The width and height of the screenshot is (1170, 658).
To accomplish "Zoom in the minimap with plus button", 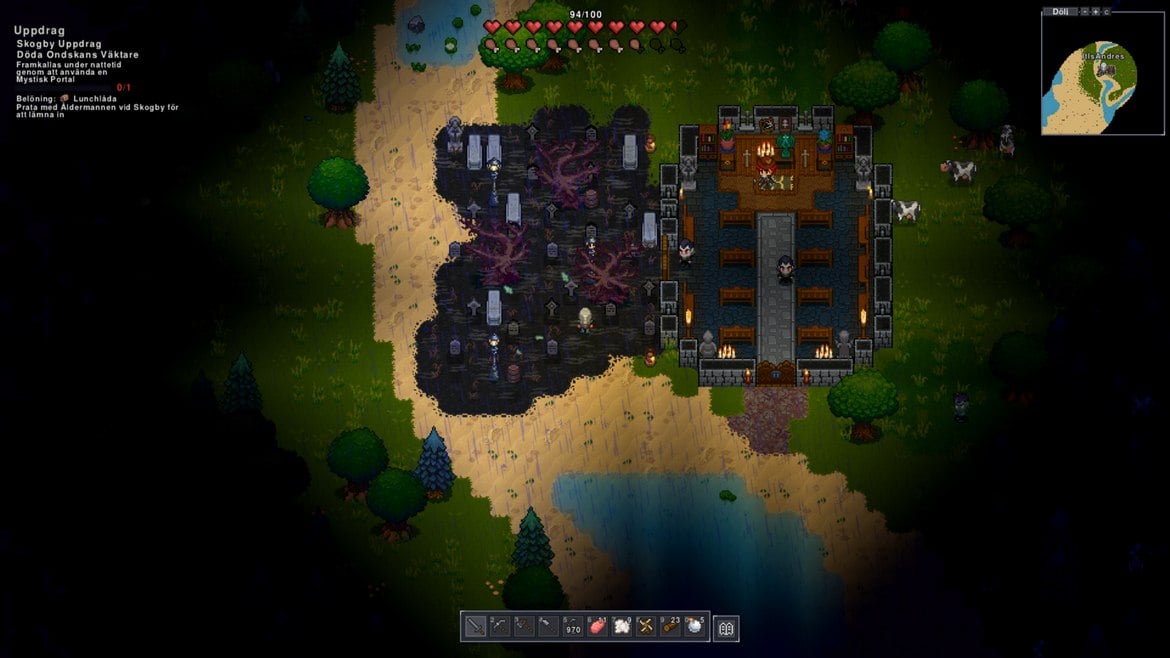I will click(1095, 11).
